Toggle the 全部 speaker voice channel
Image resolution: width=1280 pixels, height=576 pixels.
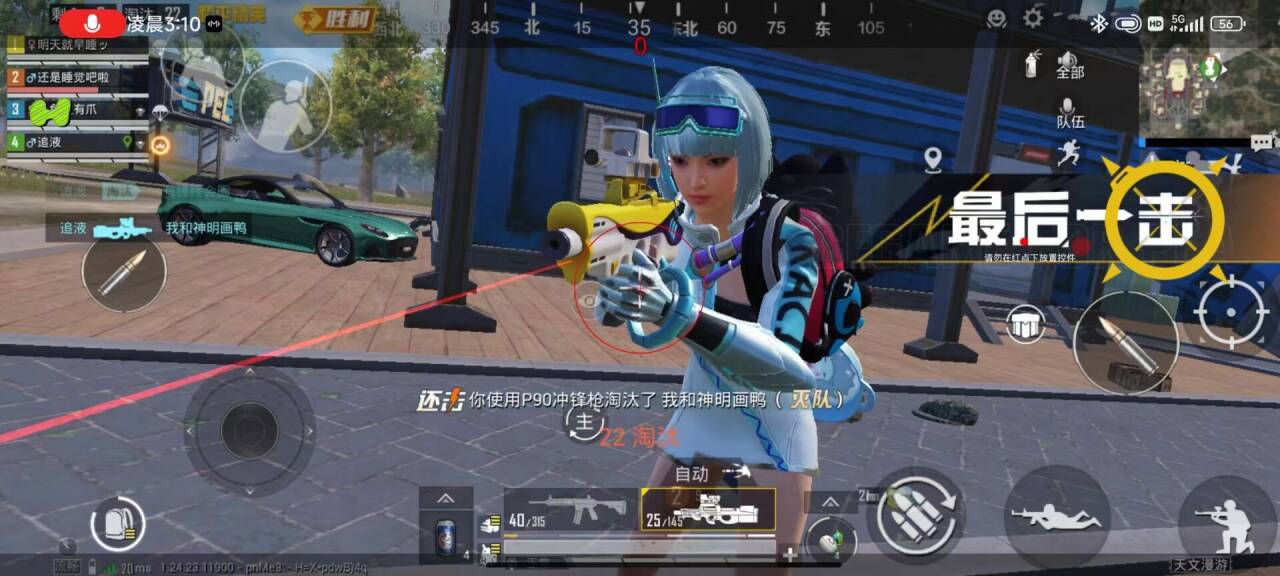pyautogui.click(x=1069, y=65)
